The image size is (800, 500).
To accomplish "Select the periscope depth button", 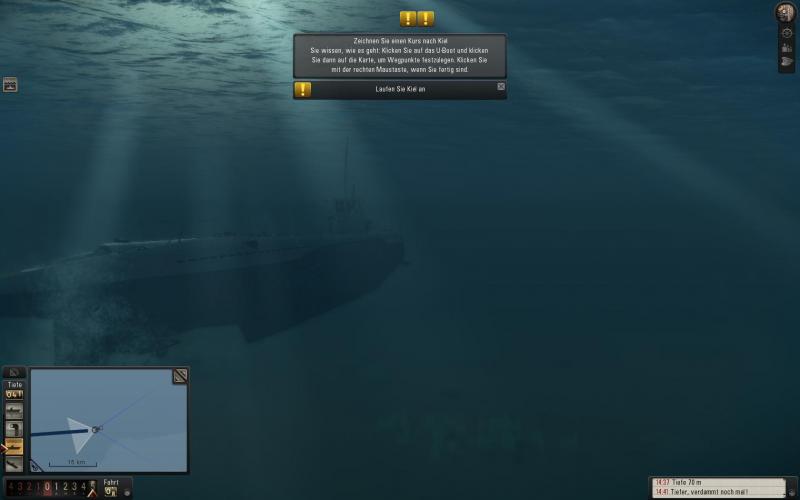I will tap(14, 428).
